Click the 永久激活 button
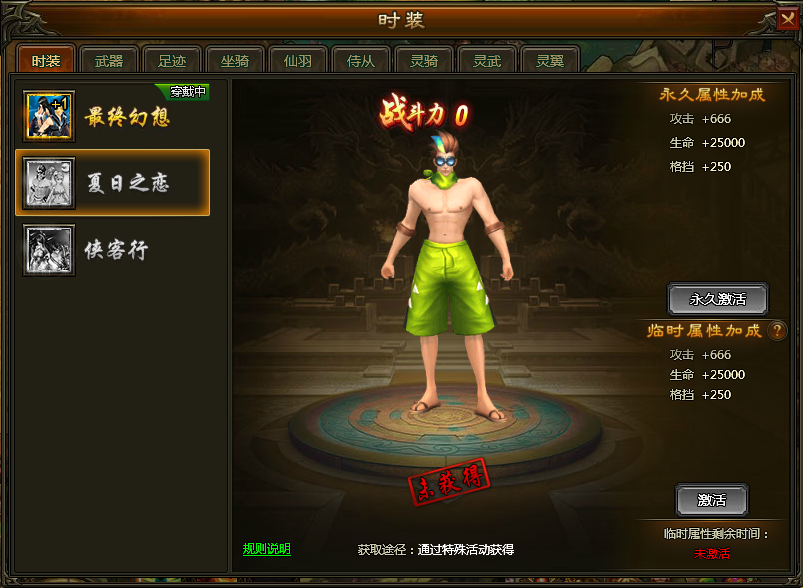The width and height of the screenshot is (803, 588). (717, 299)
